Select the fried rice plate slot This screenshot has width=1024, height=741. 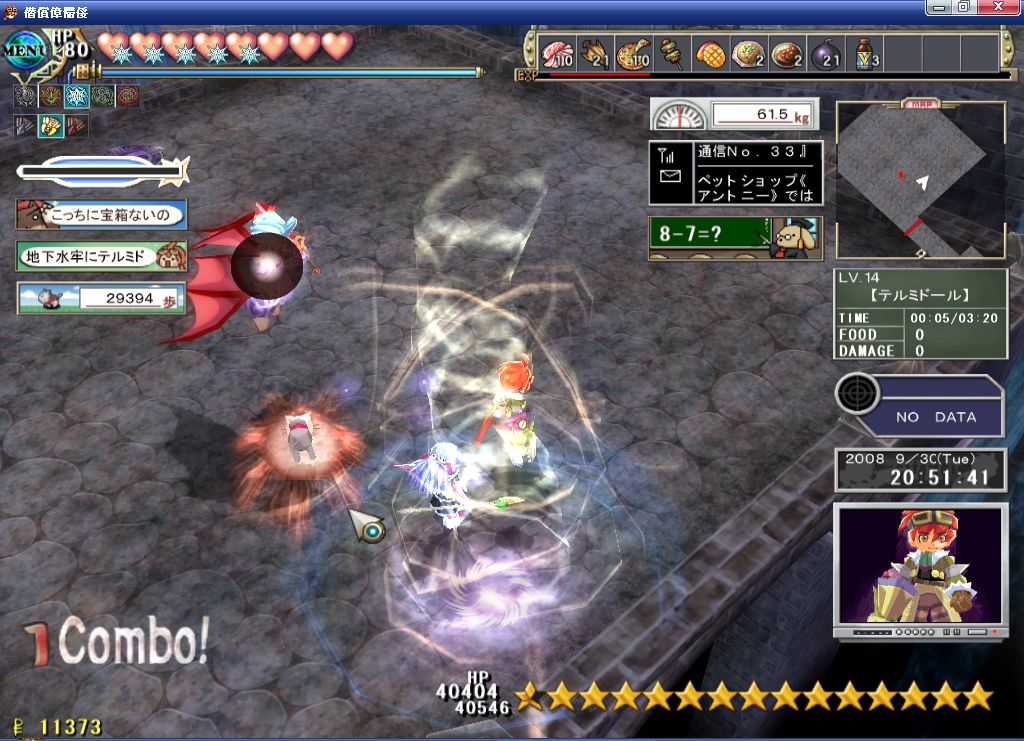tap(749, 53)
